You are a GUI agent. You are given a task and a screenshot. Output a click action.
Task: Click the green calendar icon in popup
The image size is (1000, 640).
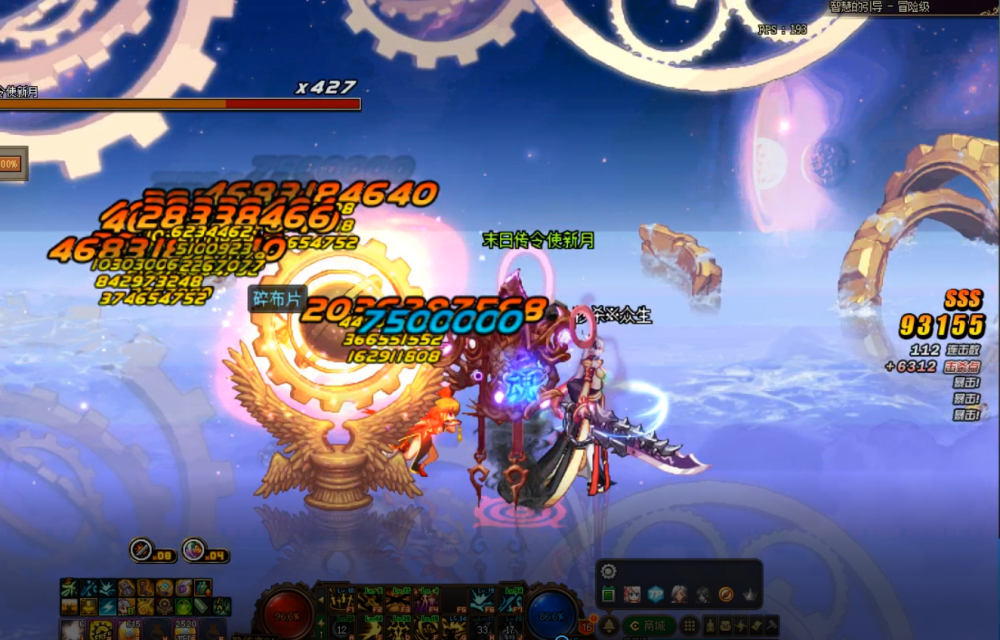point(609,594)
